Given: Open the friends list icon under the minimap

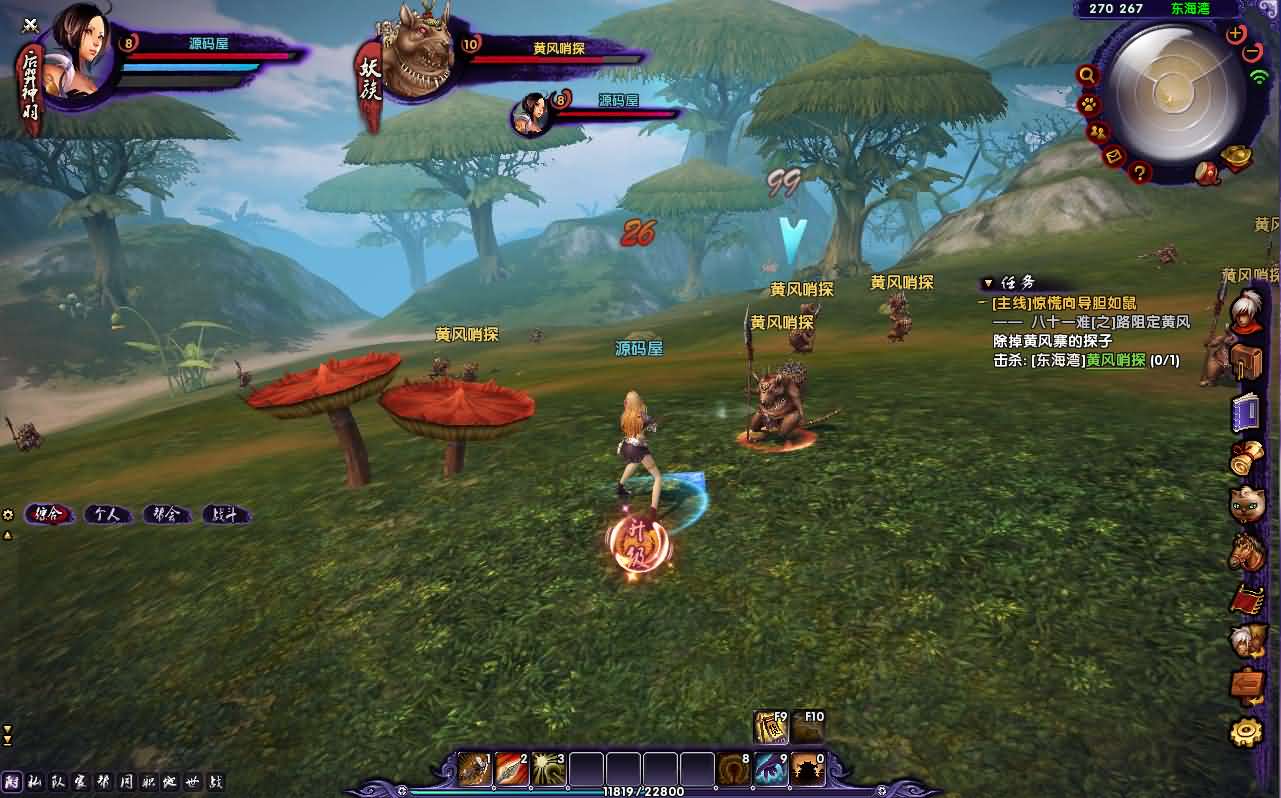Looking at the screenshot, I should (1097, 132).
